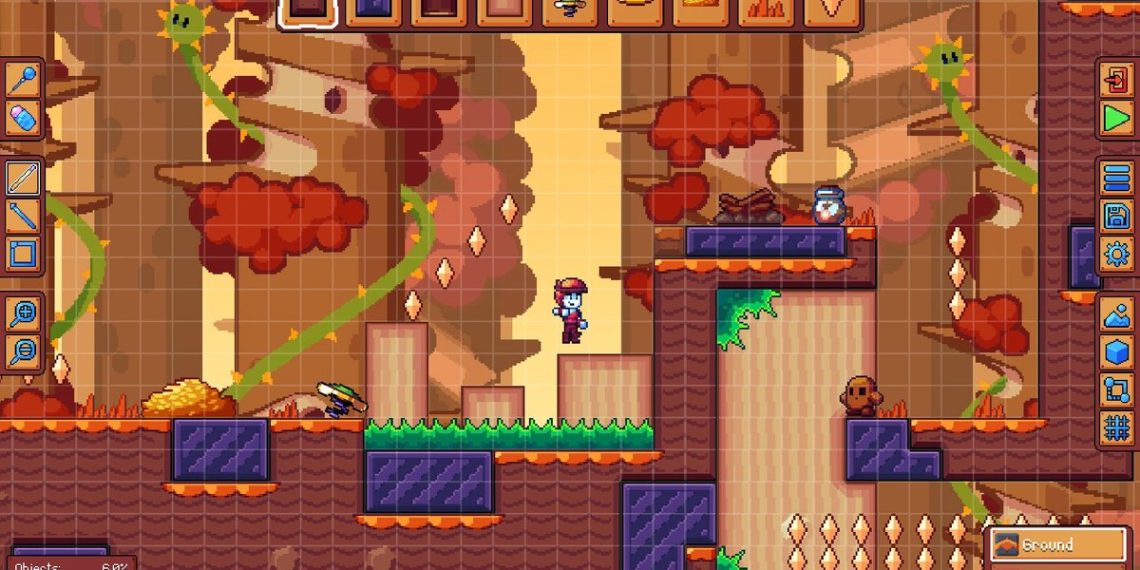Zoom out with the minus magnifier

pos(22,351)
